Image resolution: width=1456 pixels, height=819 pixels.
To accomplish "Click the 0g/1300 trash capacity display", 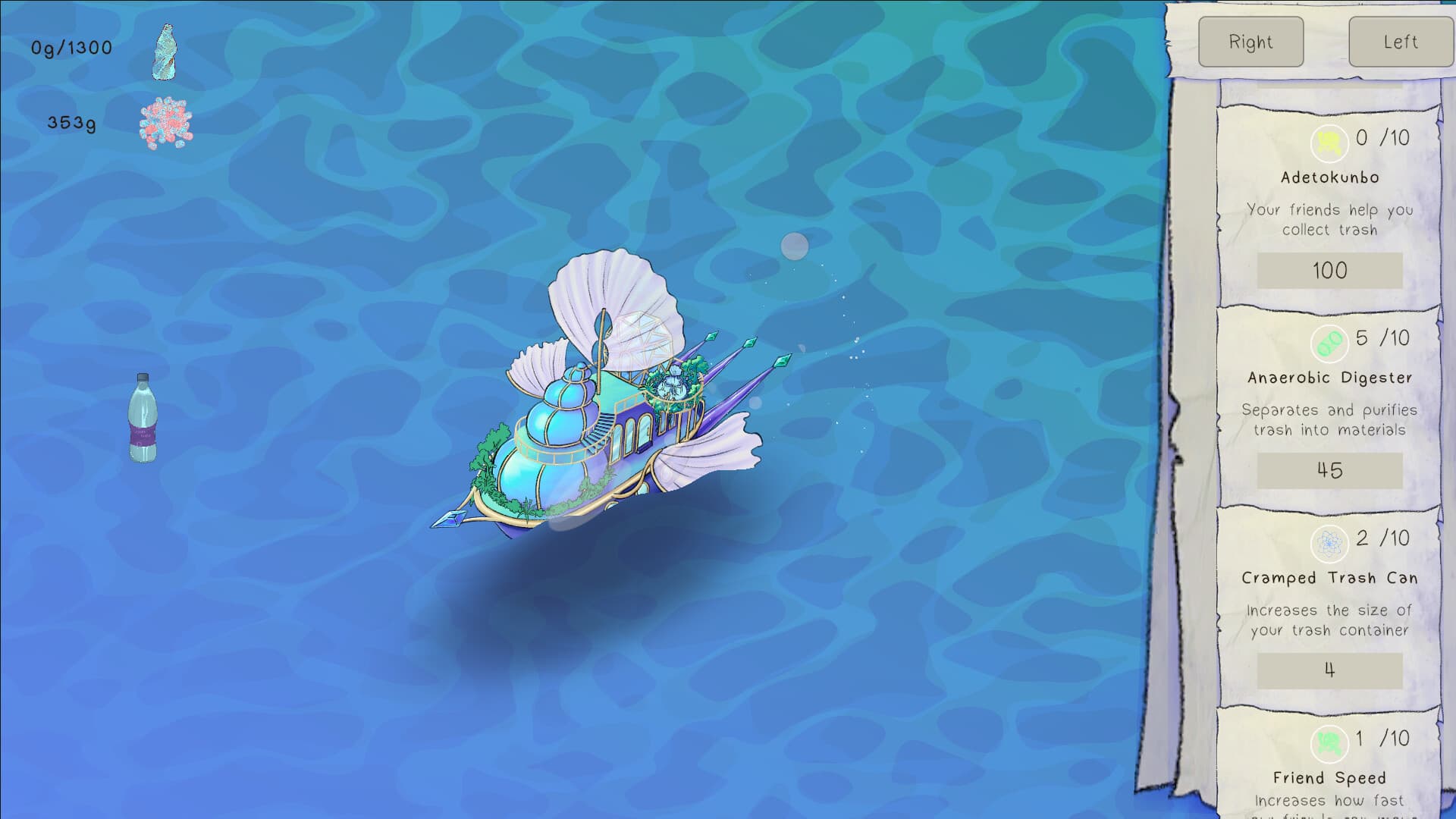I will pos(71,48).
